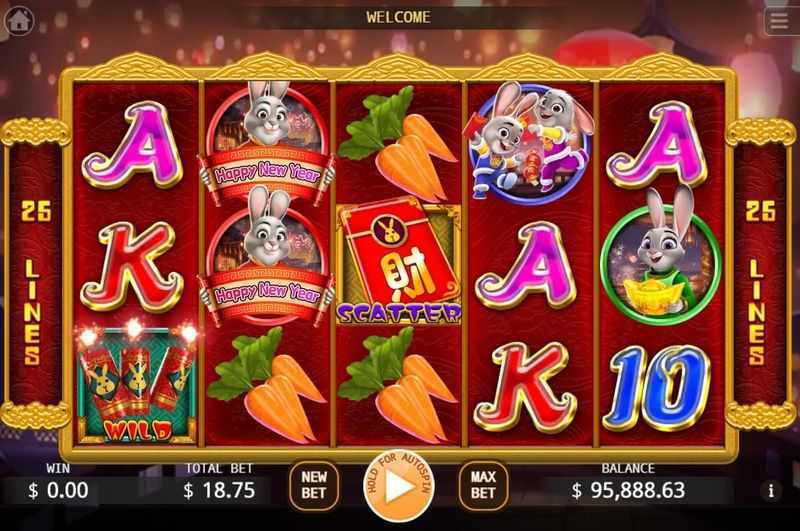Viewport: 800px width, 531px height.
Task: Open the New Bet options
Action: click(314, 485)
